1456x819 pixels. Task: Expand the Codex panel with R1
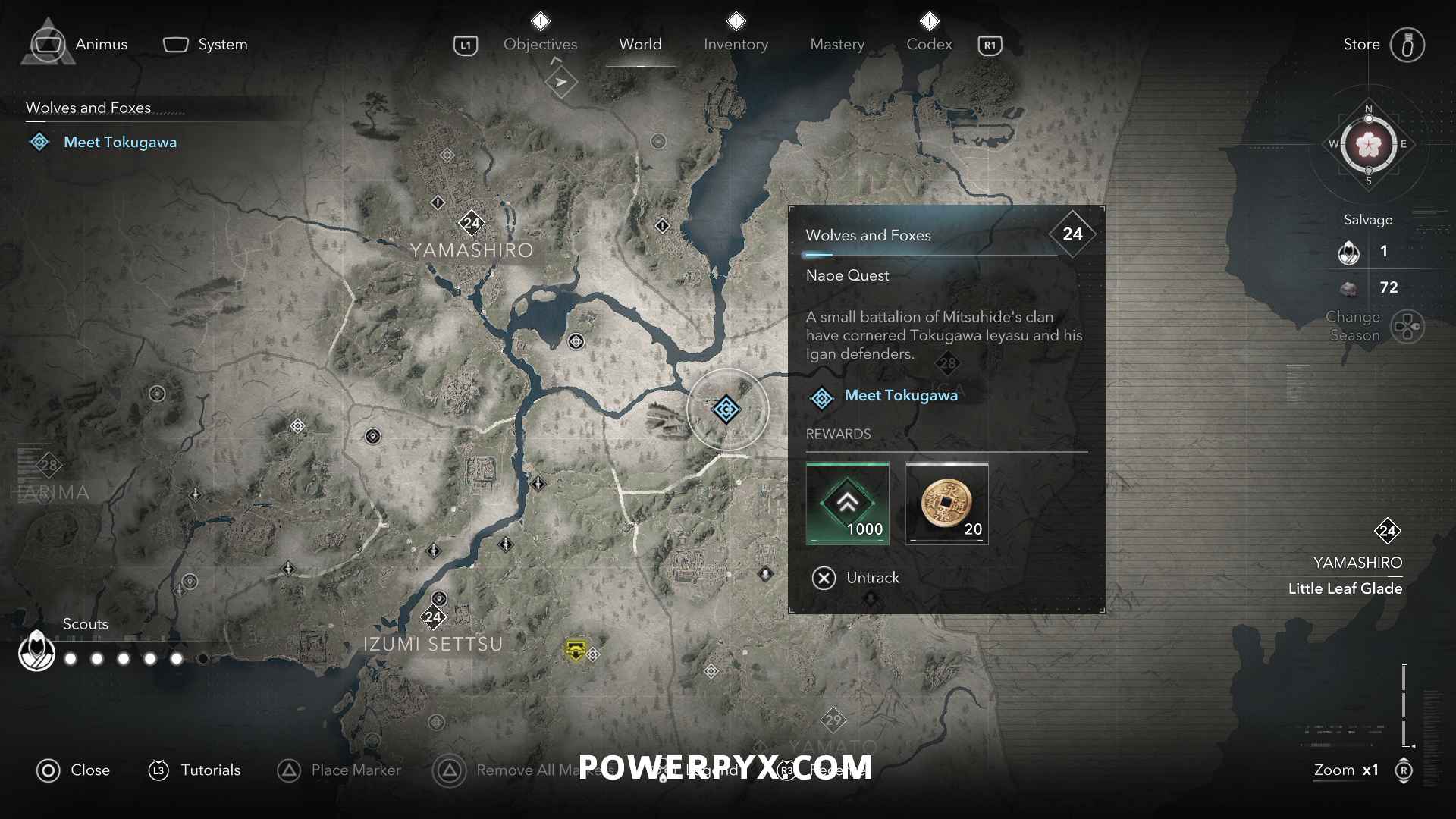(x=990, y=45)
